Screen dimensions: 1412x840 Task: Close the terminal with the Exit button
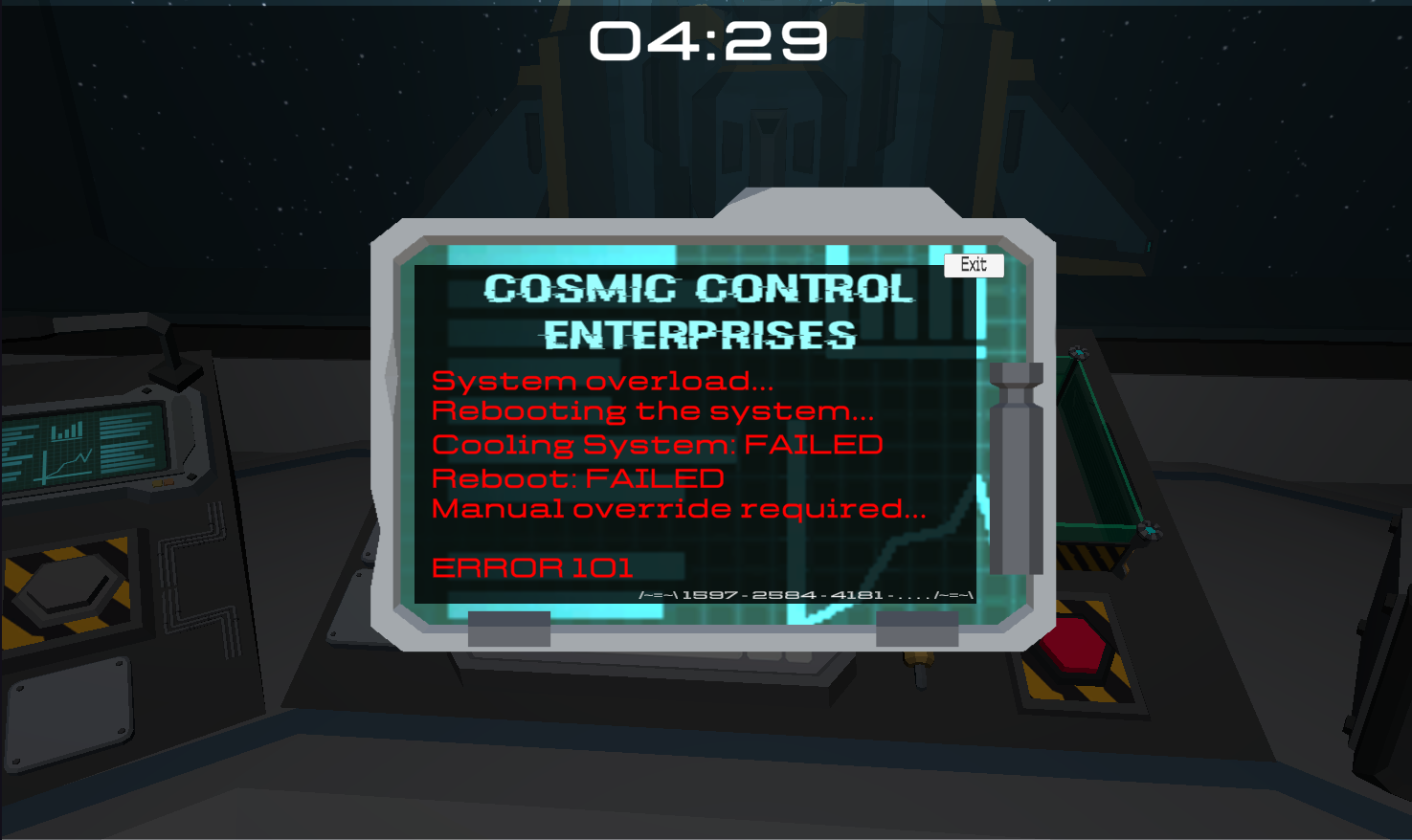tap(974, 265)
